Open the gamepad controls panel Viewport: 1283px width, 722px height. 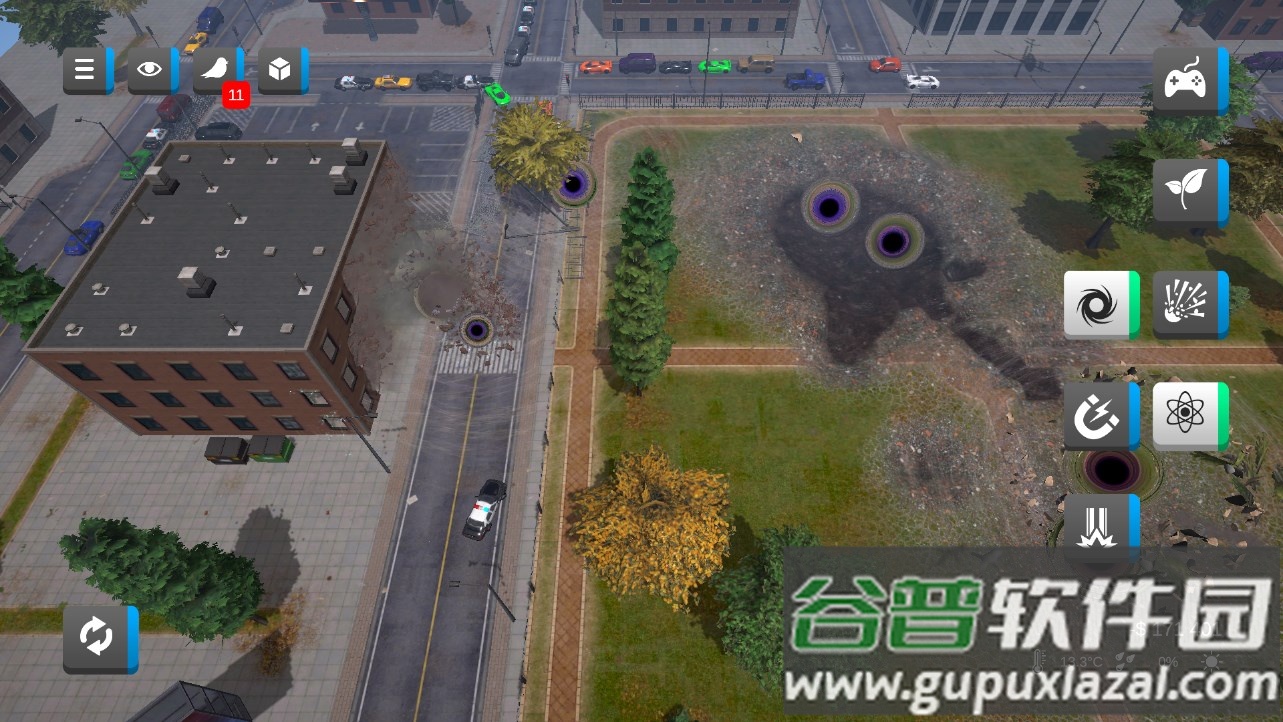tap(1188, 79)
